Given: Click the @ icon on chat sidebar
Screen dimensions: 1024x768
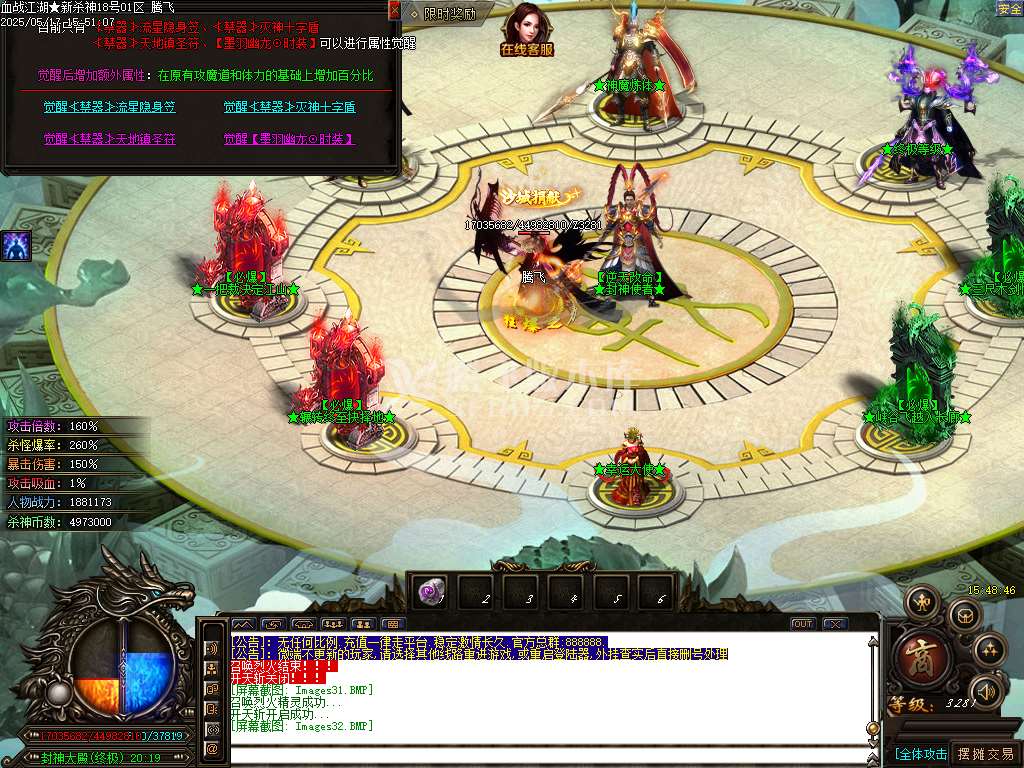Looking at the screenshot, I should click(x=212, y=749).
